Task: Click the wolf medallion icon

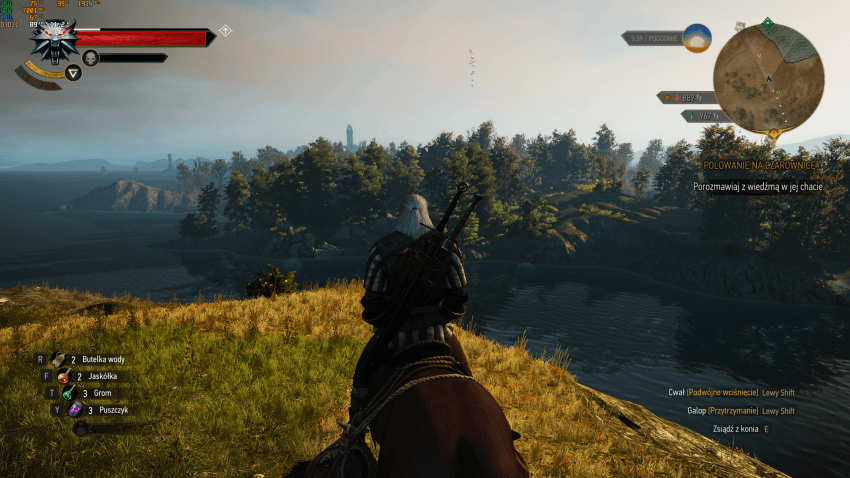Action: (x=51, y=41)
